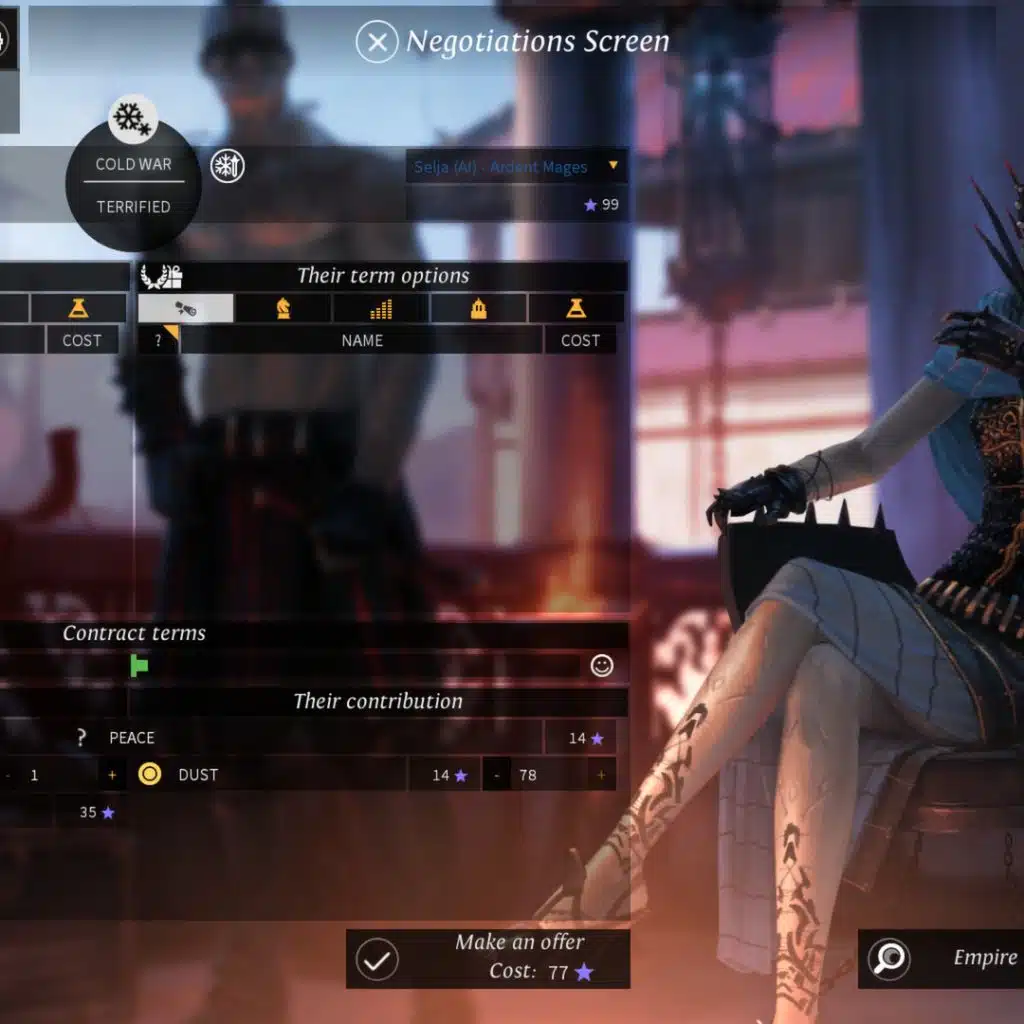Sort their term options by Name

(x=361, y=340)
